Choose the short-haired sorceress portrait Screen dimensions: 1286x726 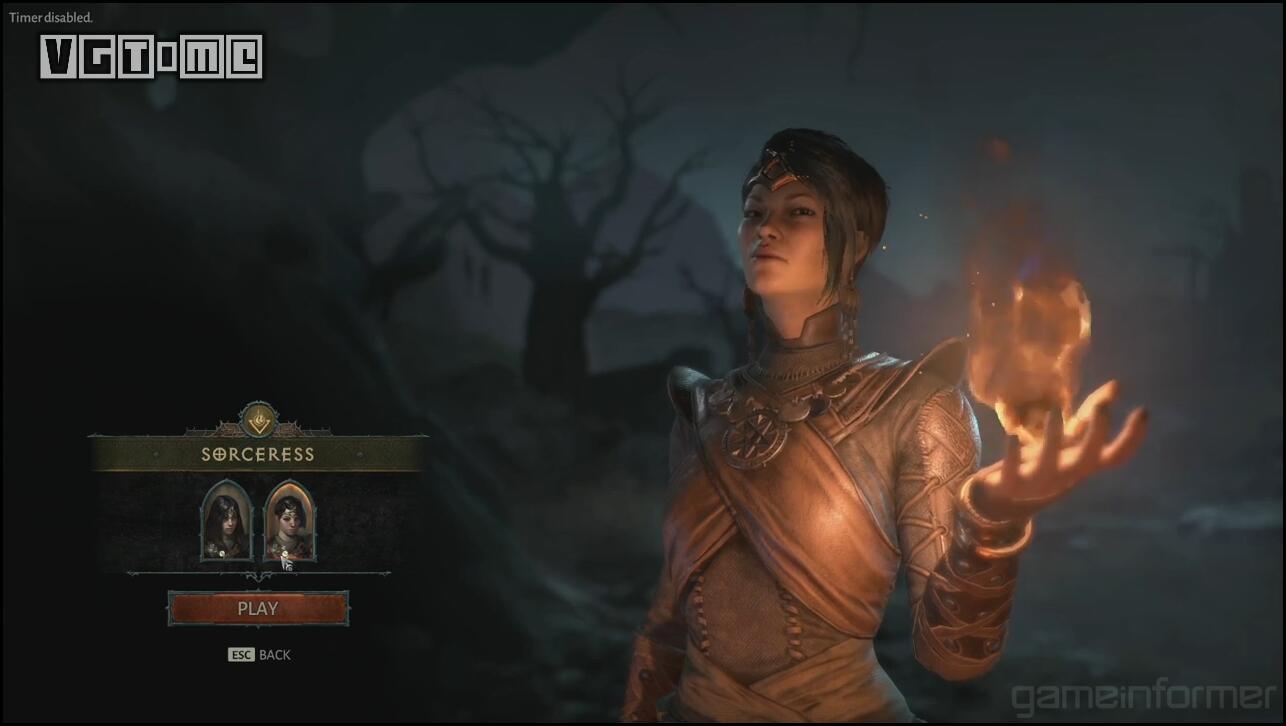click(x=289, y=521)
